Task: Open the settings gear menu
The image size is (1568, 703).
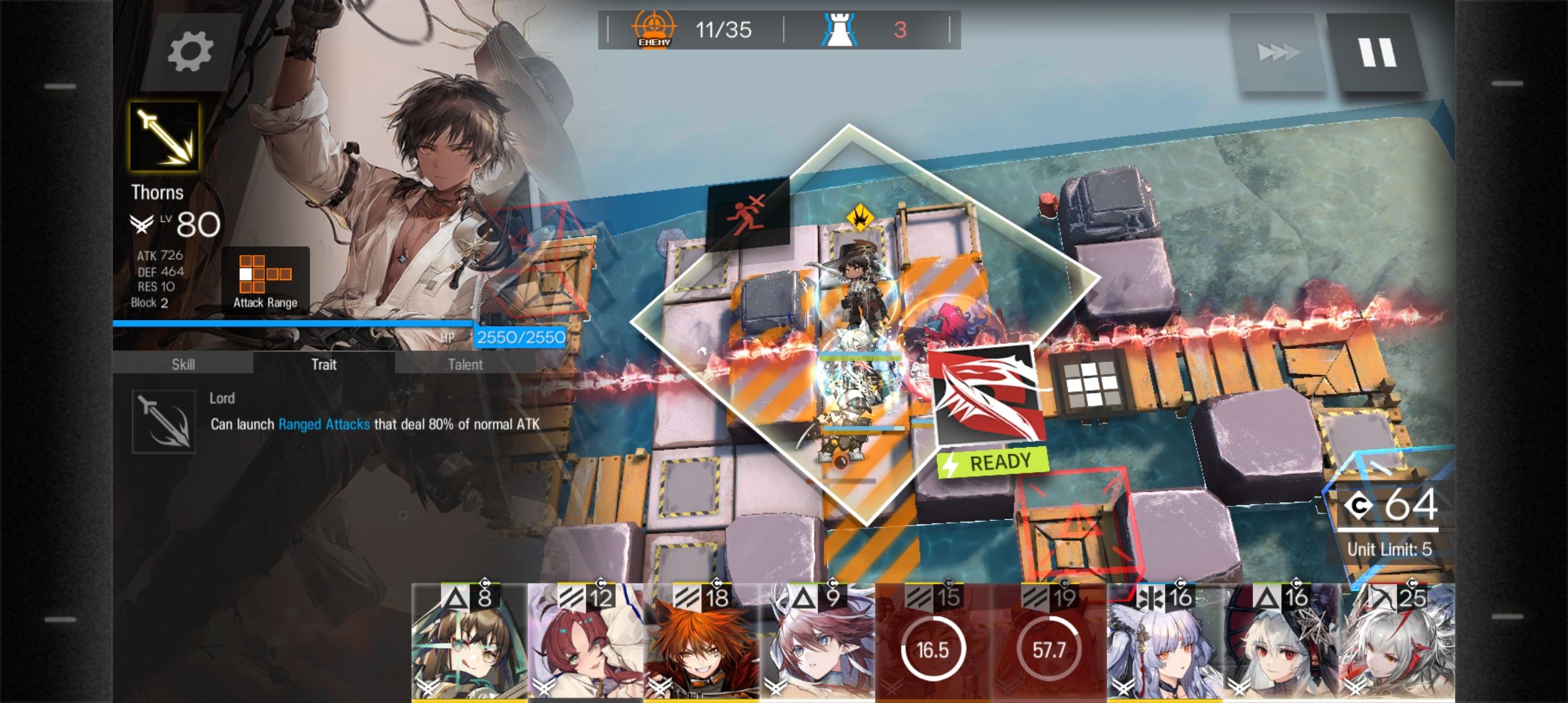Action: pos(189,51)
